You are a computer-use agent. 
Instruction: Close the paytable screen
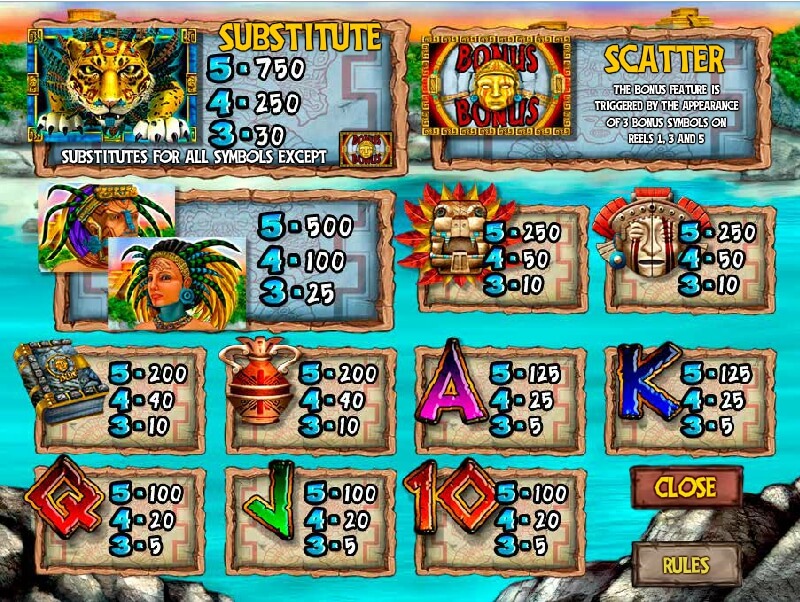point(686,488)
